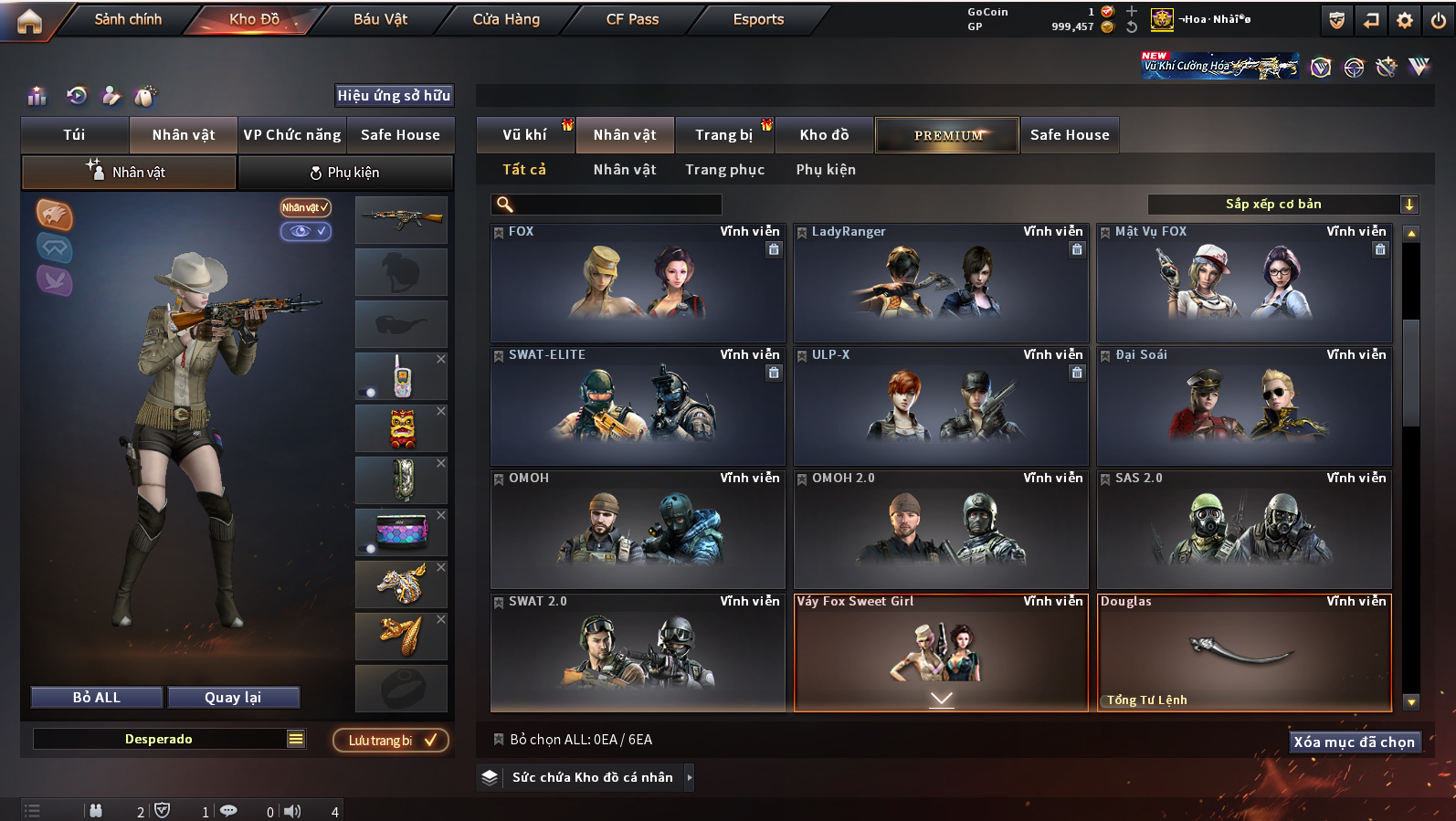Select the LadyRanger character card
The height and width of the screenshot is (821, 1456).
(941, 283)
